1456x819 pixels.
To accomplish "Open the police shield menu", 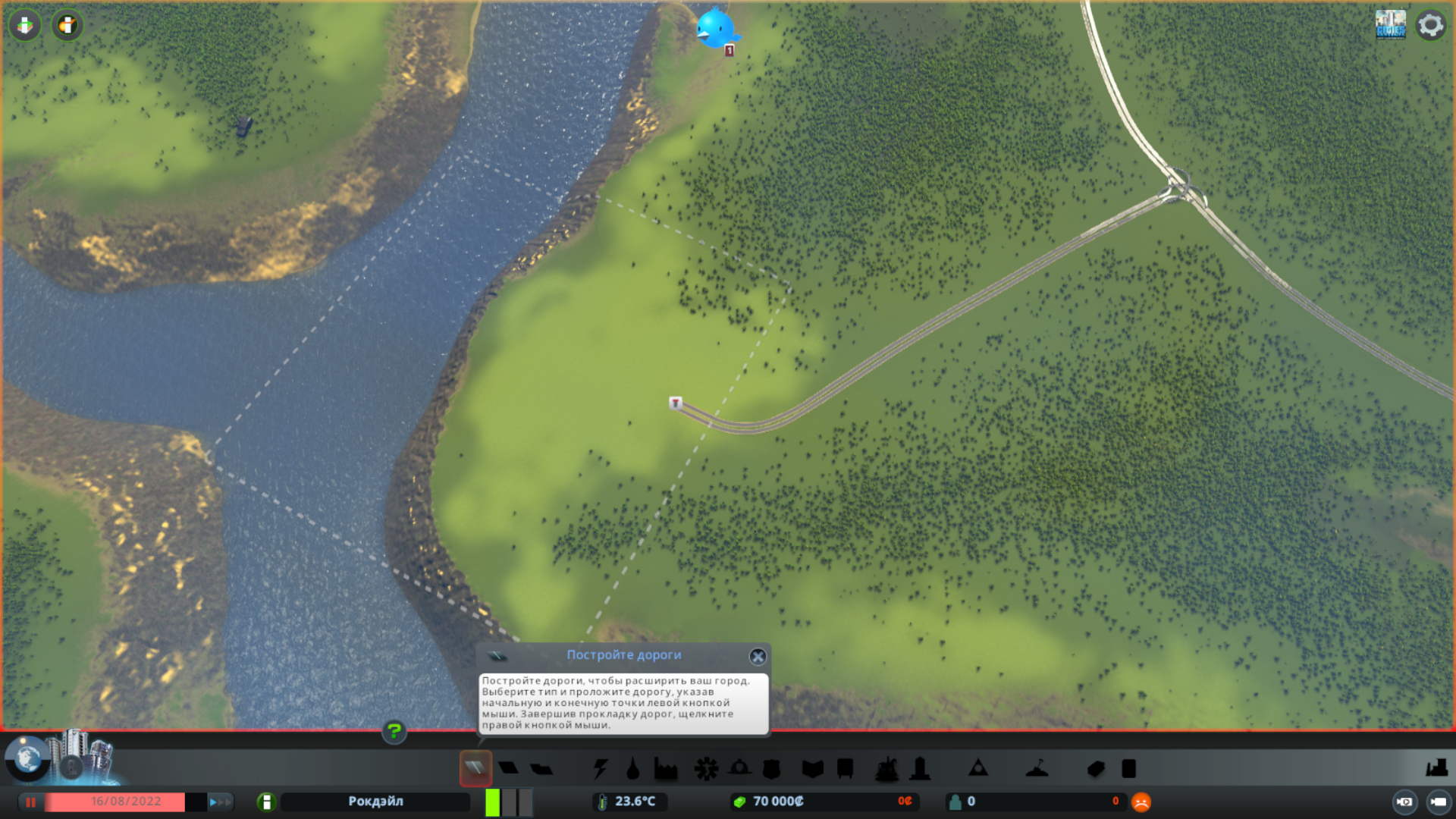I will 771,769.
